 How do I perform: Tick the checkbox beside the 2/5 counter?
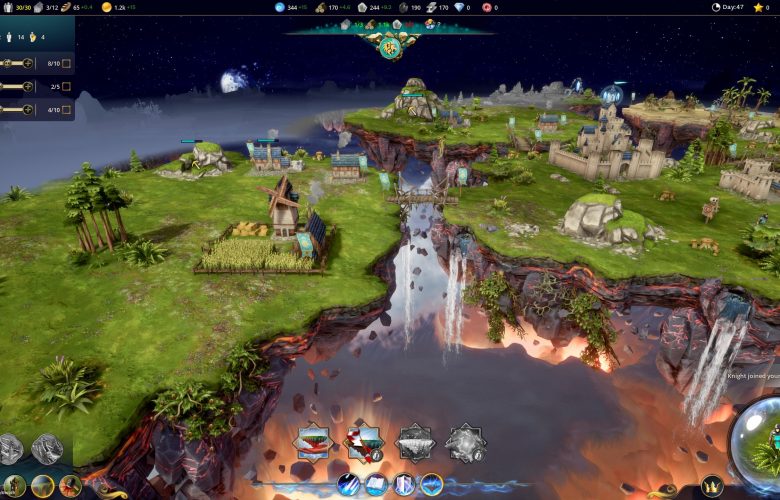click(66, 86)
